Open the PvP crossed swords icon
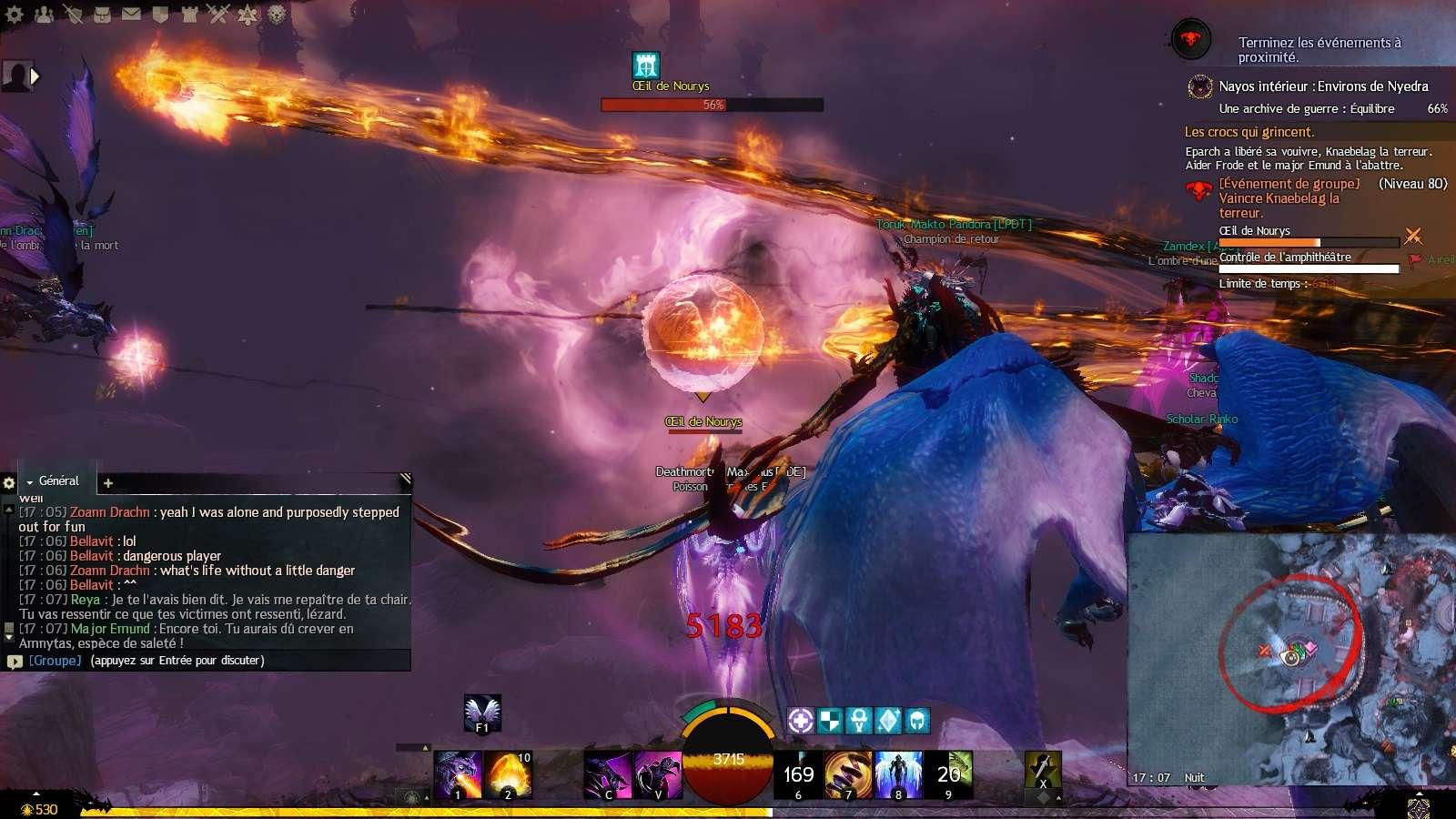This screenshot has width=1456, height=819. point(218,15)
